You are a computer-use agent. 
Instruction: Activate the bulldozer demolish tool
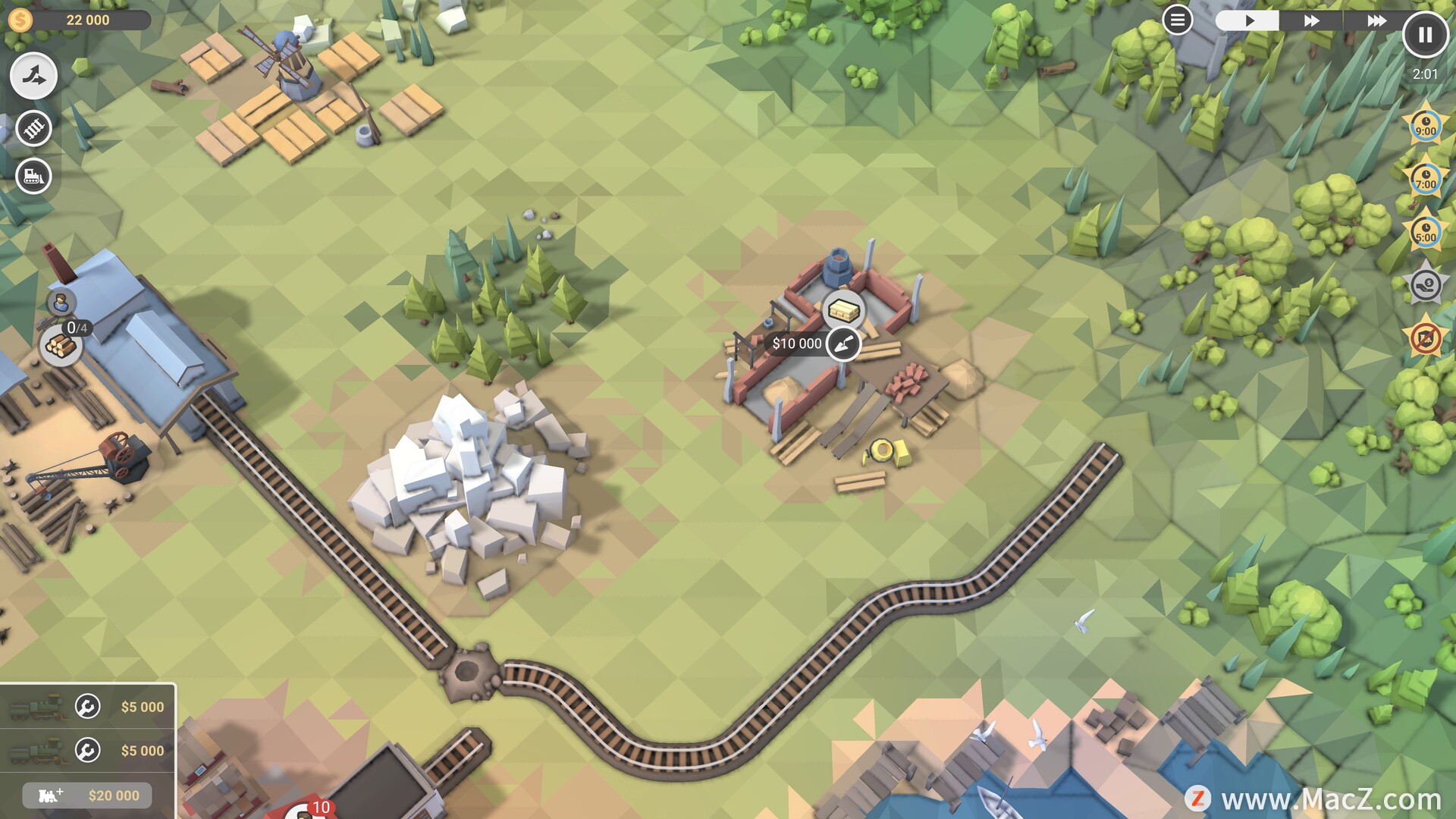tap(33, 177)
